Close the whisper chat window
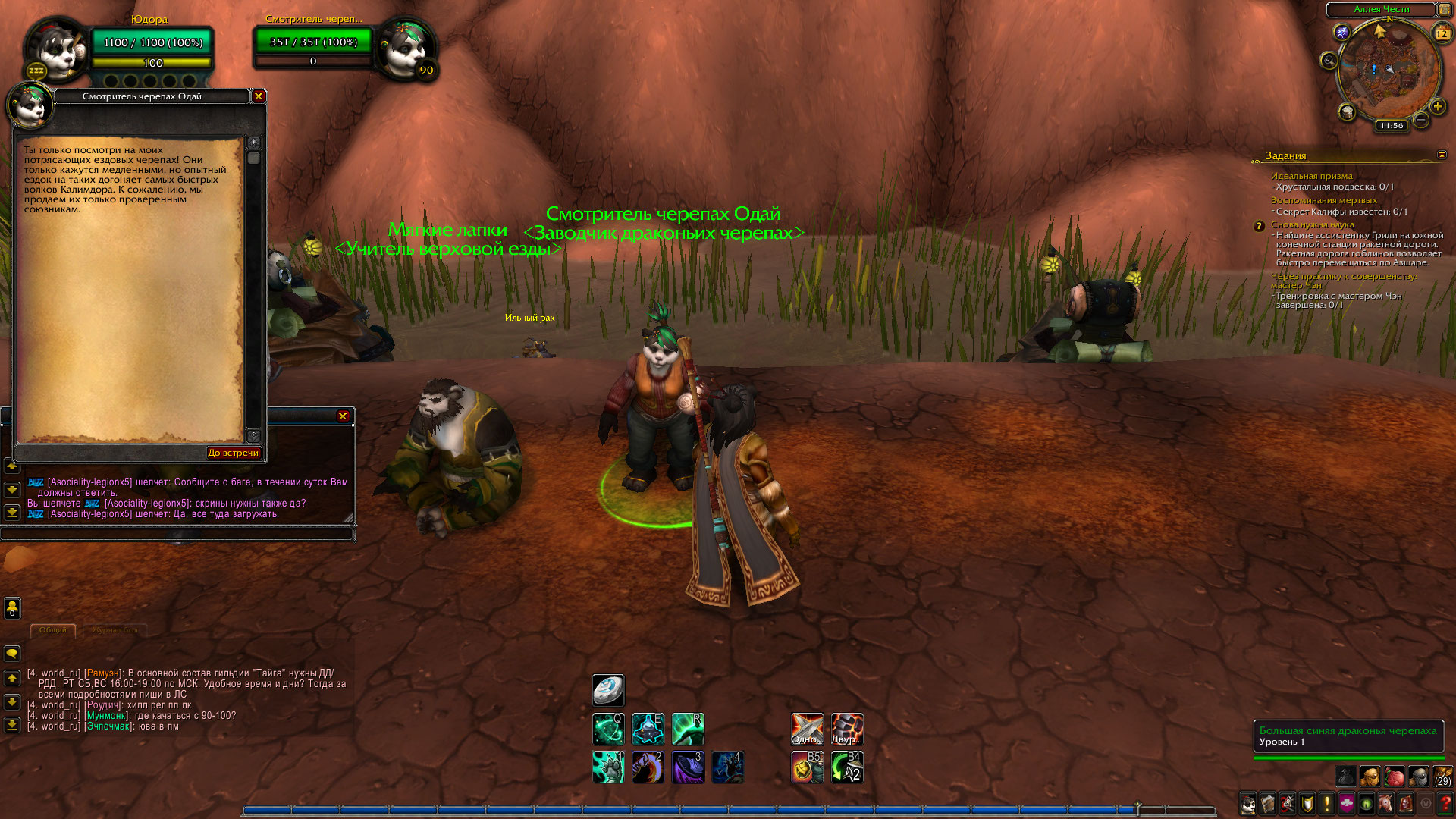Viewport: 1456px width, 819px height. [x=343, y=416]
